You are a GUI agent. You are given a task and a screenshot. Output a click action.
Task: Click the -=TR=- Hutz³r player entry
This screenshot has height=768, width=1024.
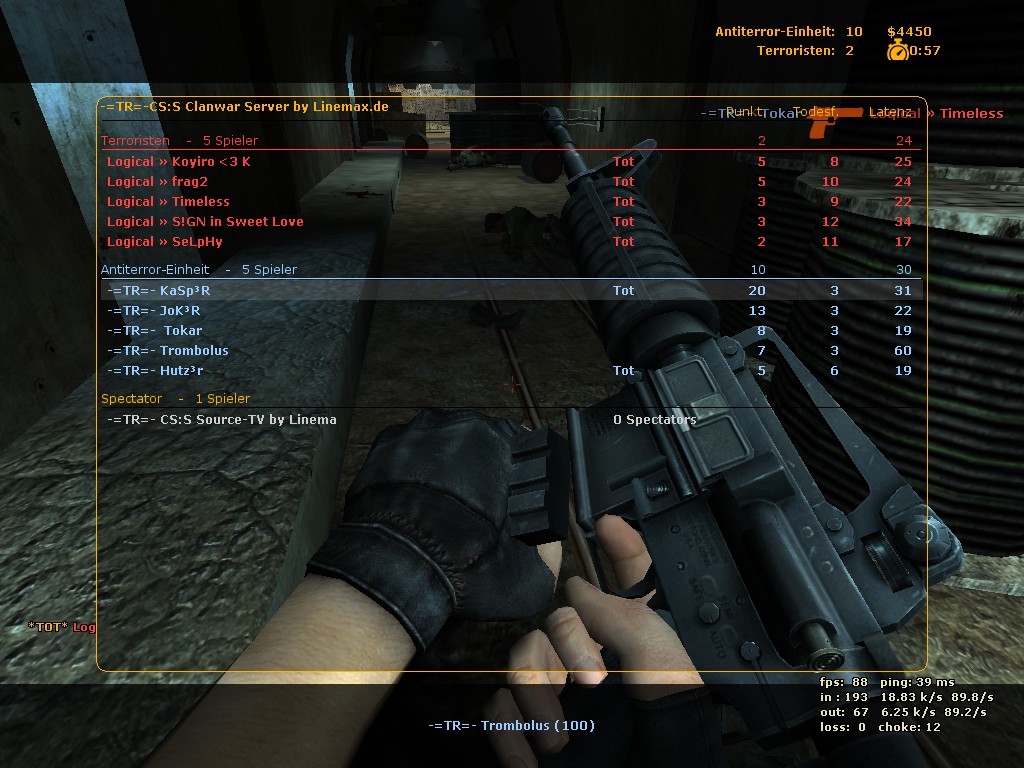[155, 371]
